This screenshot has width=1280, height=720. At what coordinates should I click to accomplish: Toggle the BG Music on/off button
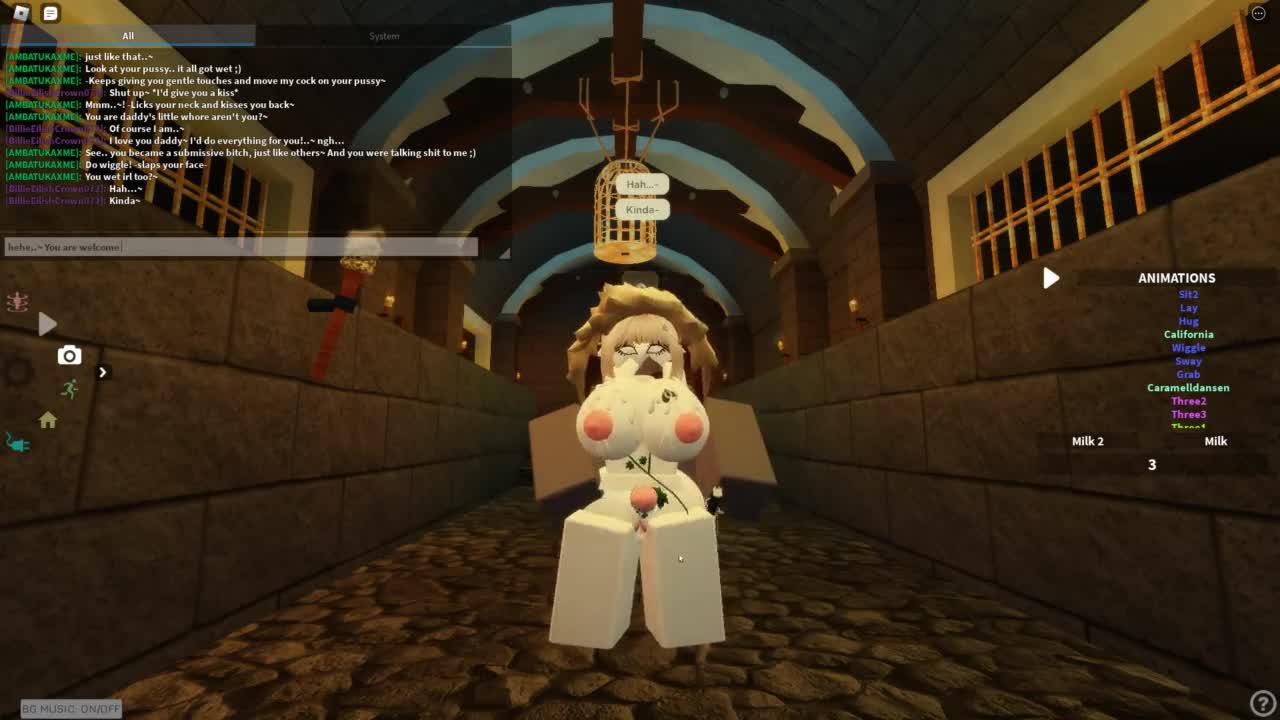[x=71, y=709]
